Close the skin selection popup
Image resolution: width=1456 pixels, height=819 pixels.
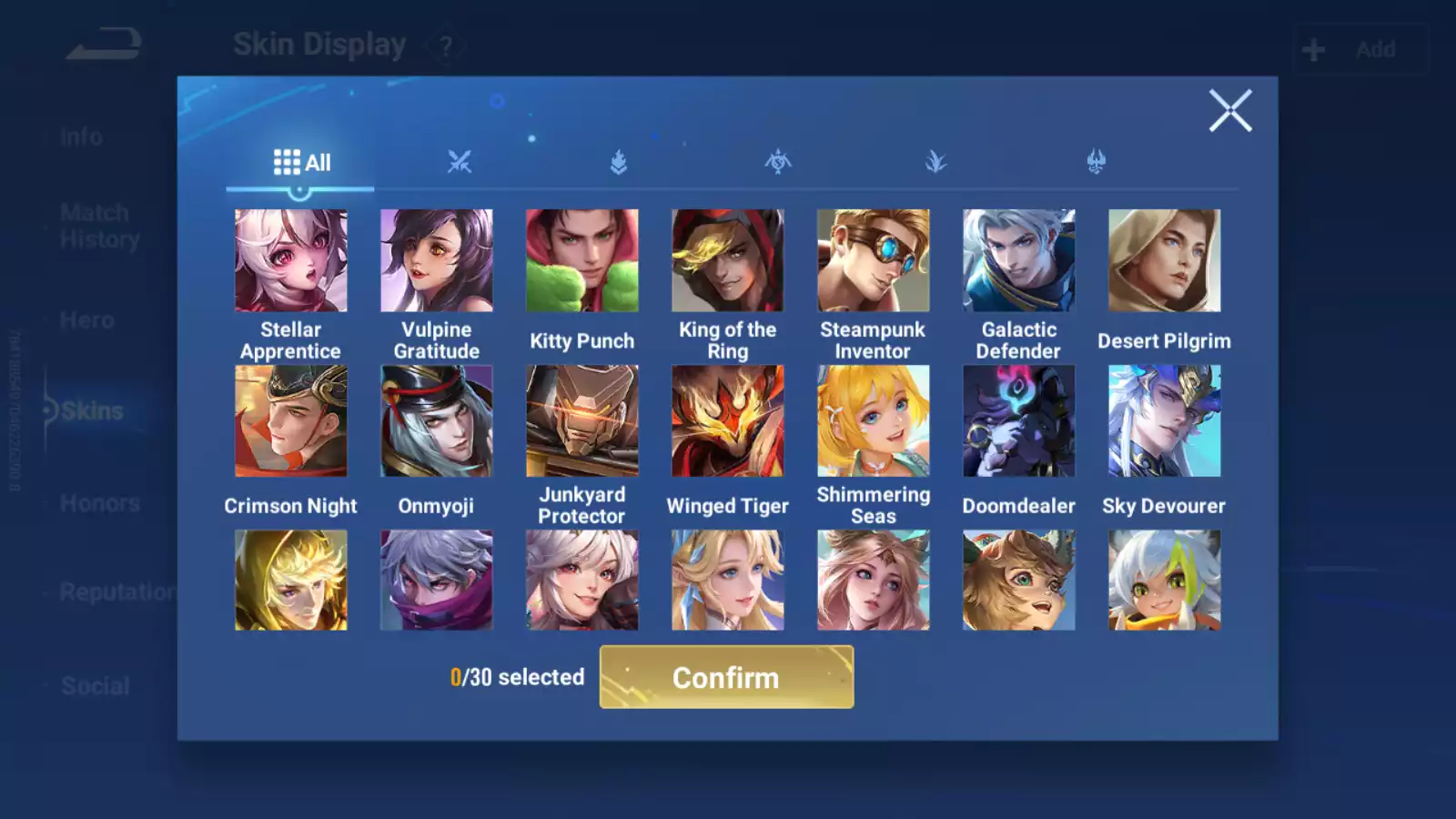pyautogui.click(x=1230, y=111)
